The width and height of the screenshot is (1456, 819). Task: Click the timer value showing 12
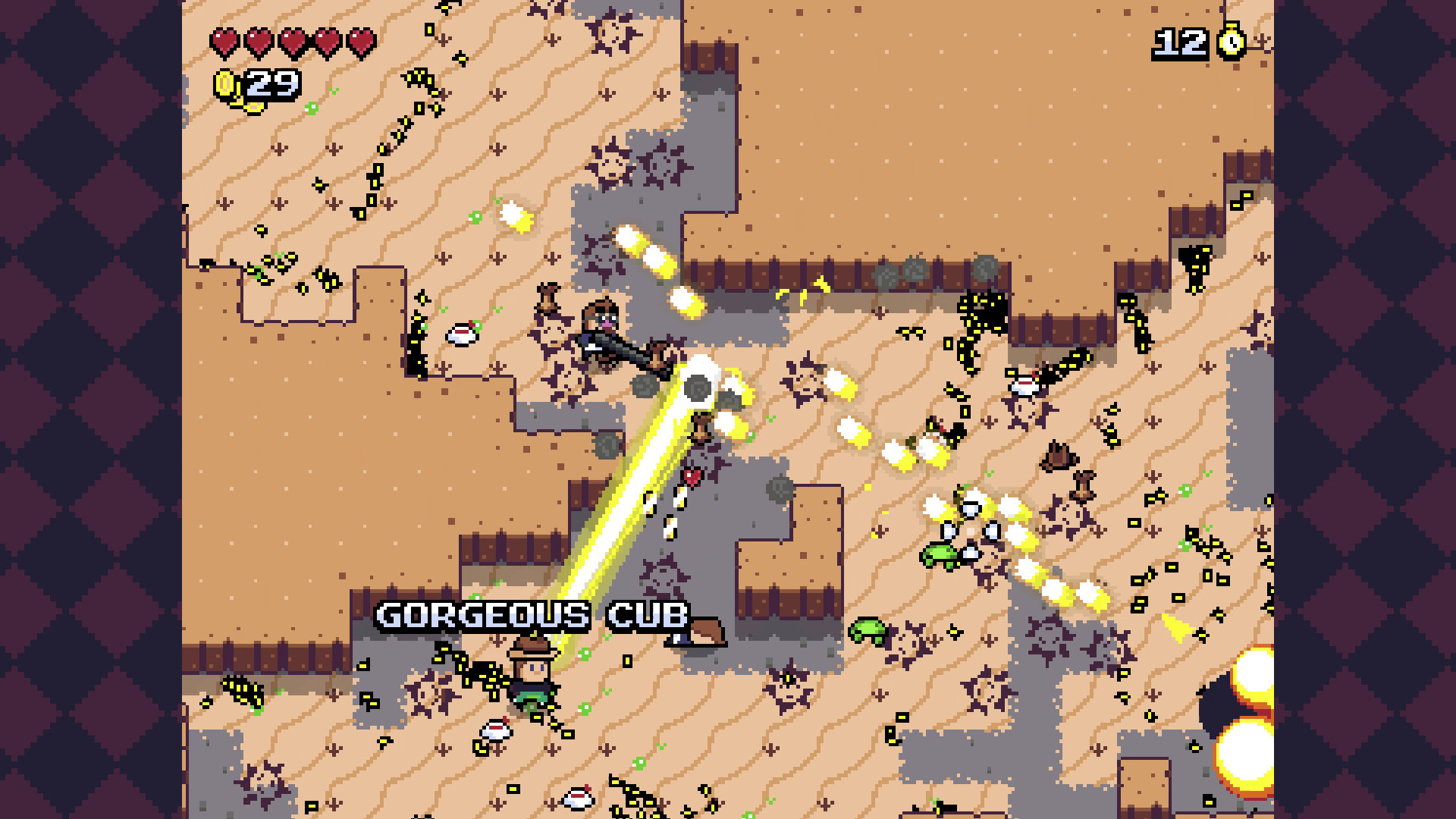pos(1181,42)
